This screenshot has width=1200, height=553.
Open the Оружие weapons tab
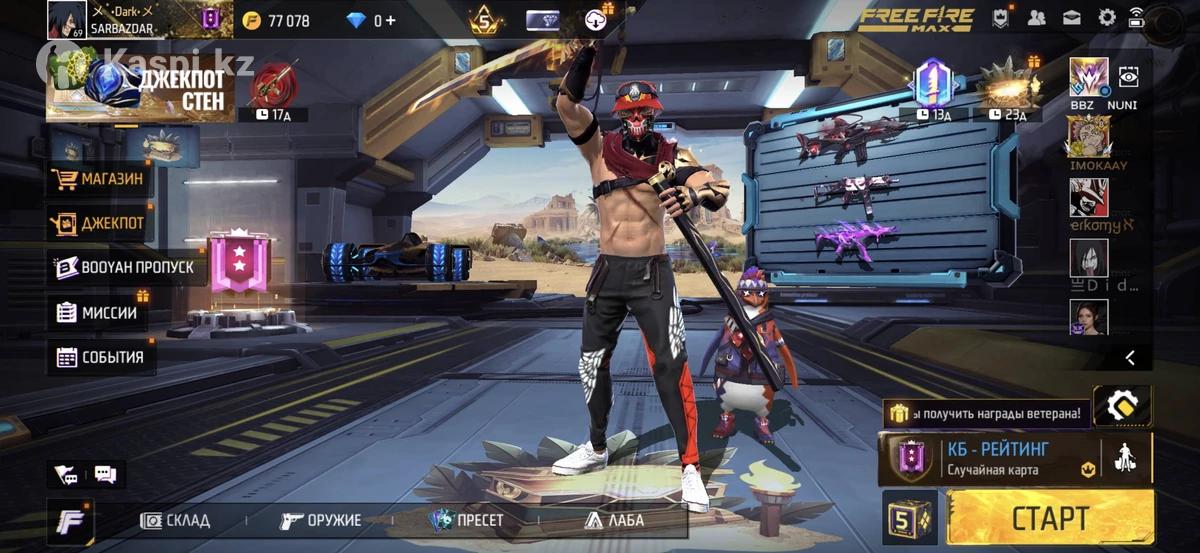coord(321,520)
